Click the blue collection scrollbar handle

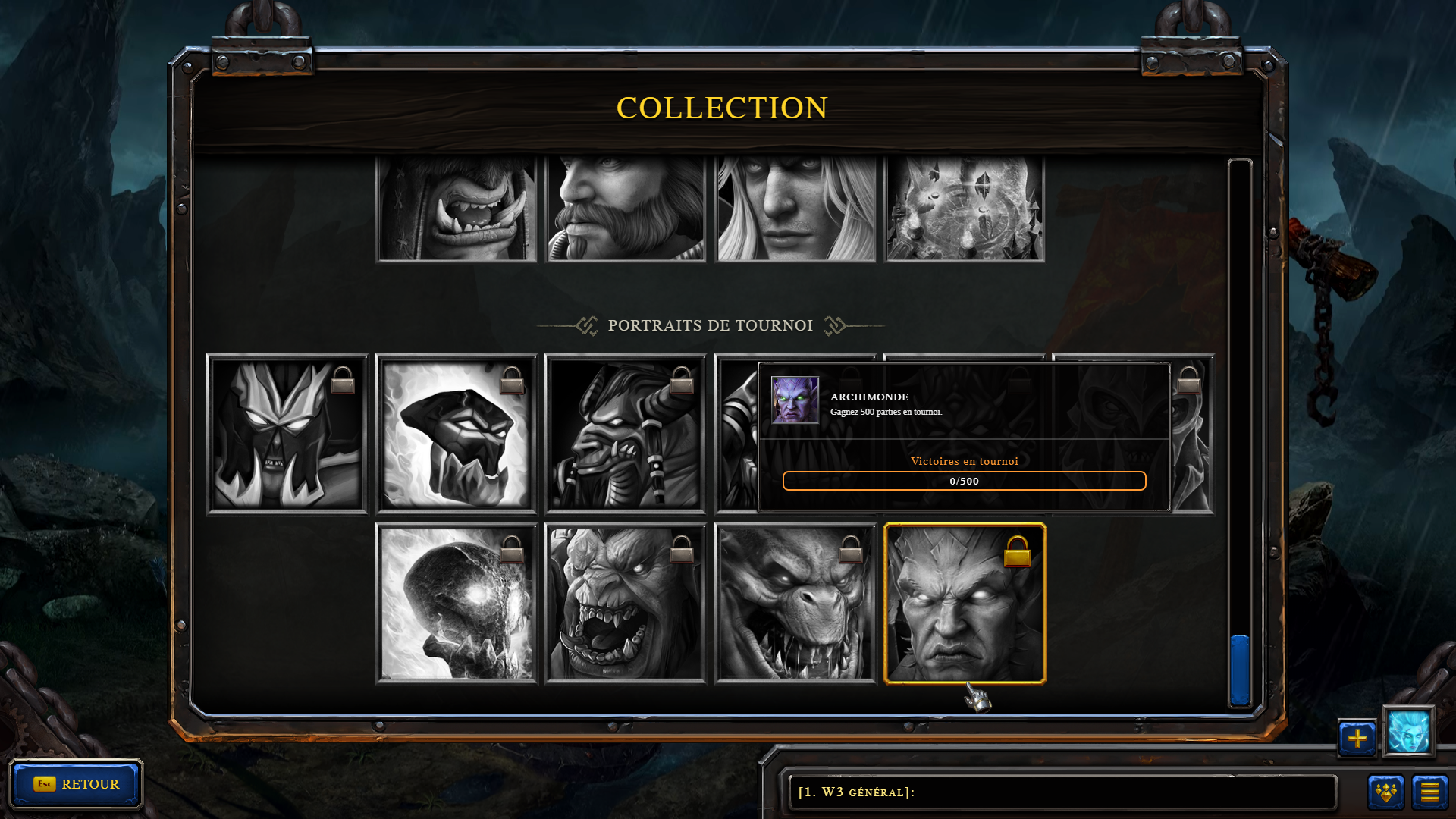click(1240, 670)
